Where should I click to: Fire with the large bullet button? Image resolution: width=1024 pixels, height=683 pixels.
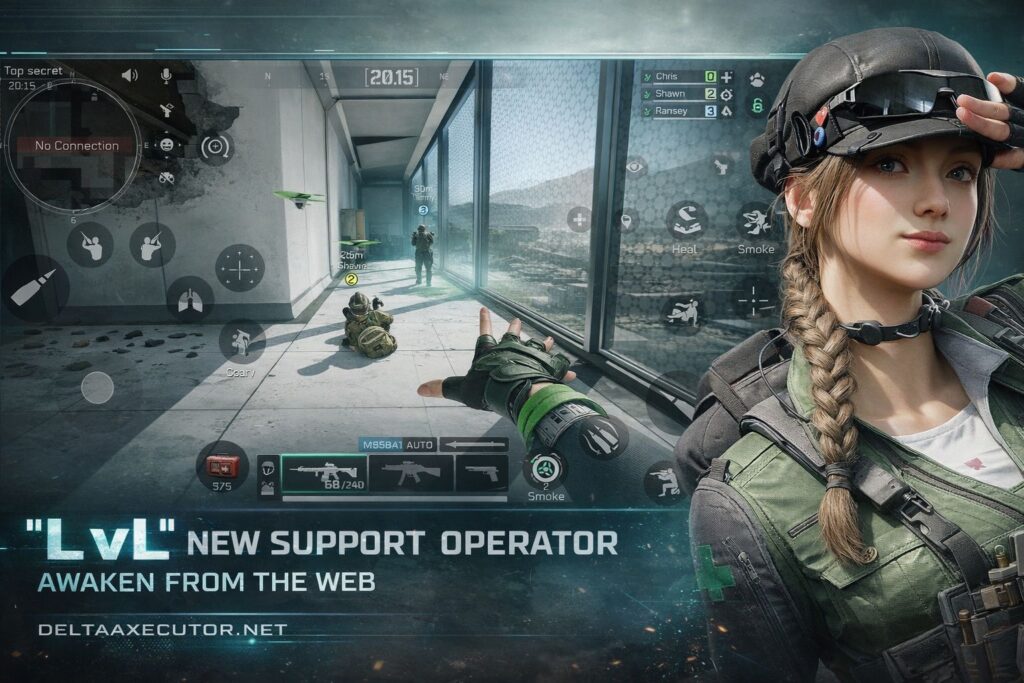click(32, 287)
